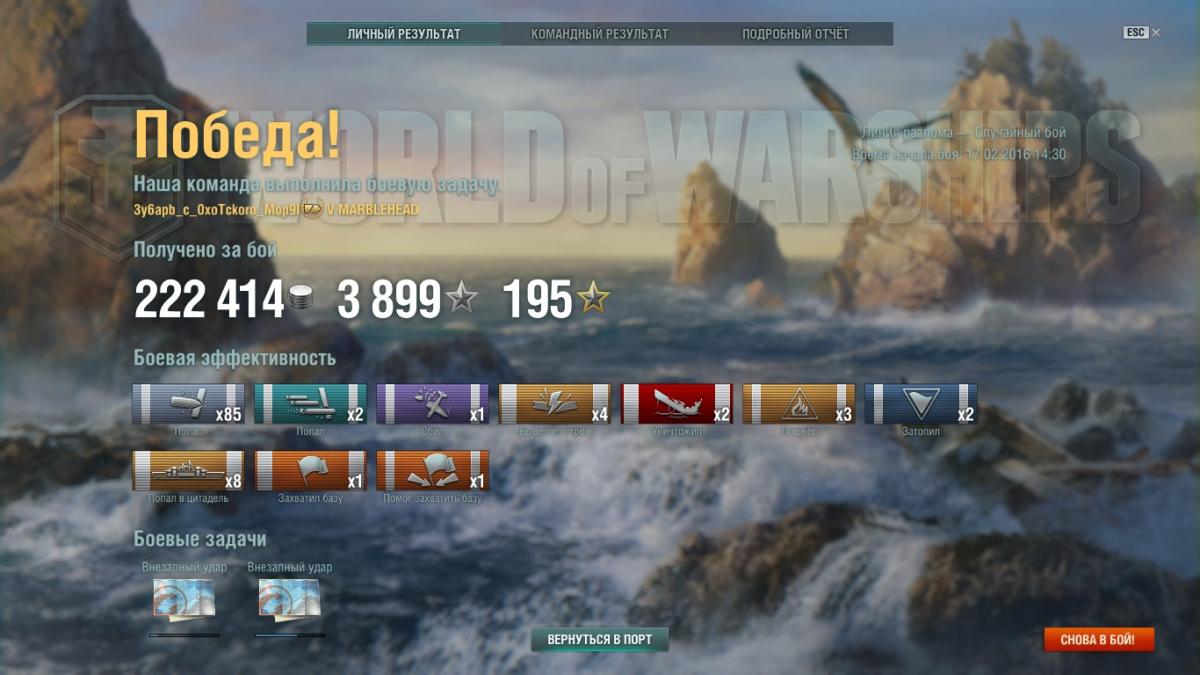Click the Затопил flooding x2 ribbon
1200x675 pixels.
coord(920,404)
